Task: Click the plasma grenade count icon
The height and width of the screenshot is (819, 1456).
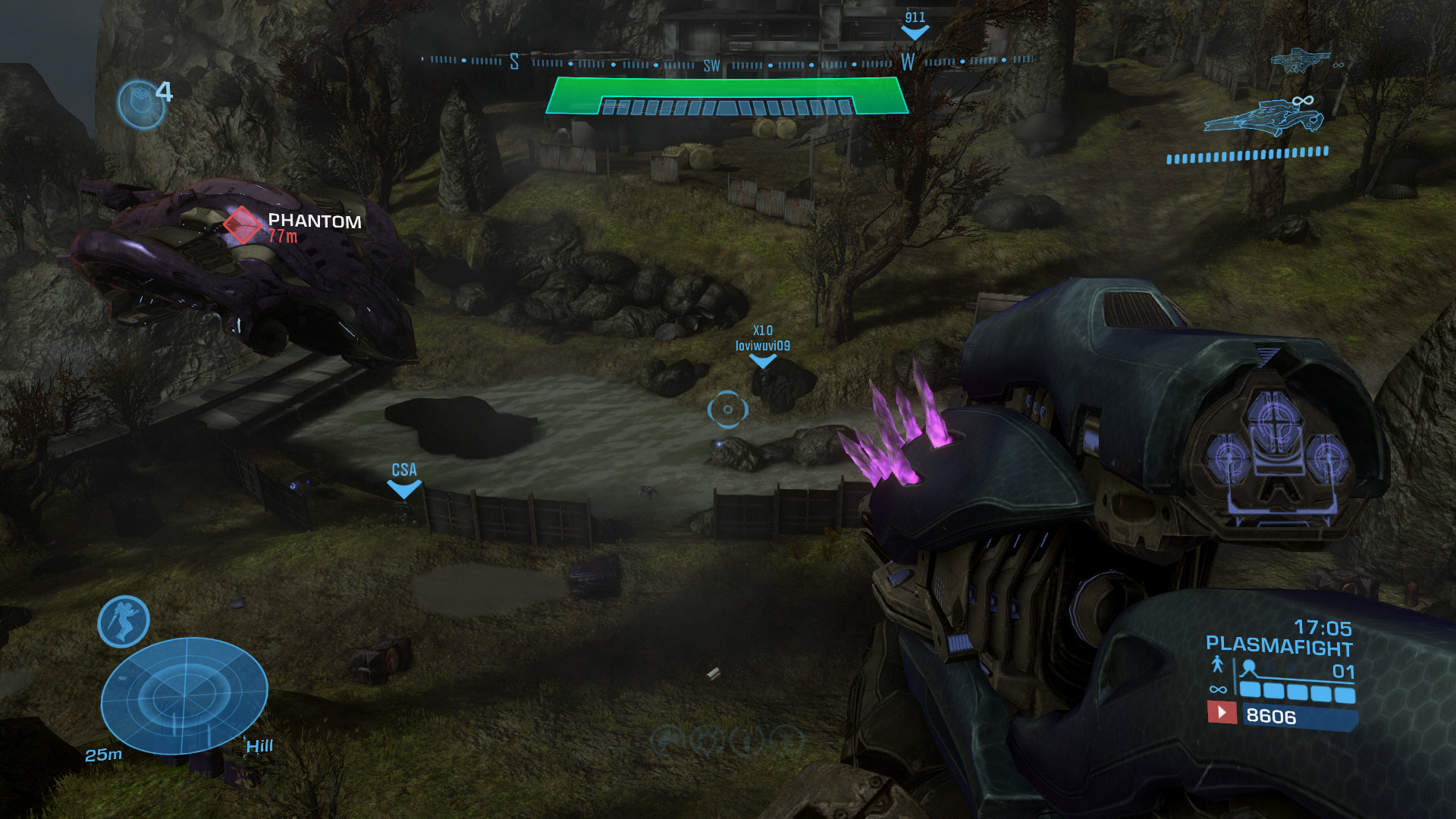Action: pos(141,104)
